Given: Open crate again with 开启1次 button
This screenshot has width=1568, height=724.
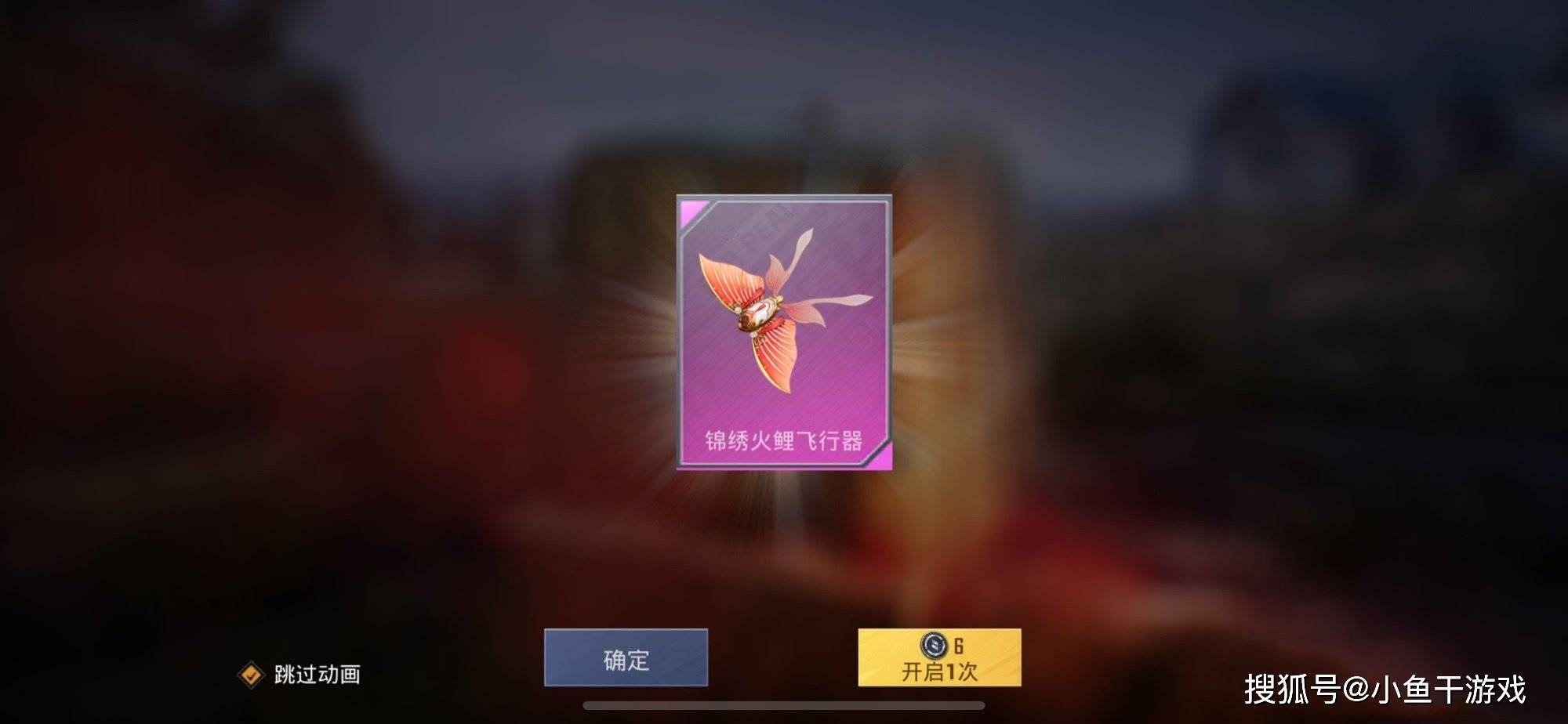Looking at the screenshot, I should (x=939, y=658).
